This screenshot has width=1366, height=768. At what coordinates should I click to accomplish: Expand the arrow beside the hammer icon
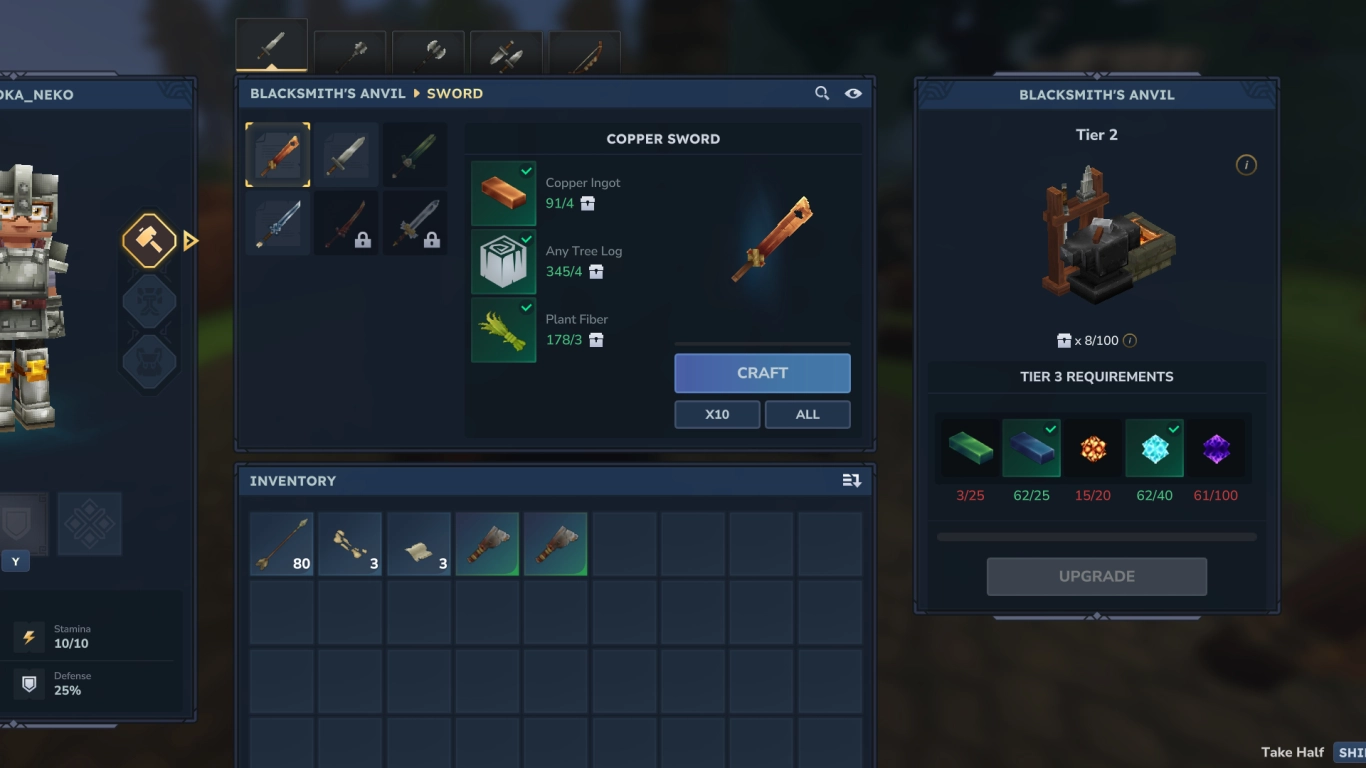coord(190,240)
